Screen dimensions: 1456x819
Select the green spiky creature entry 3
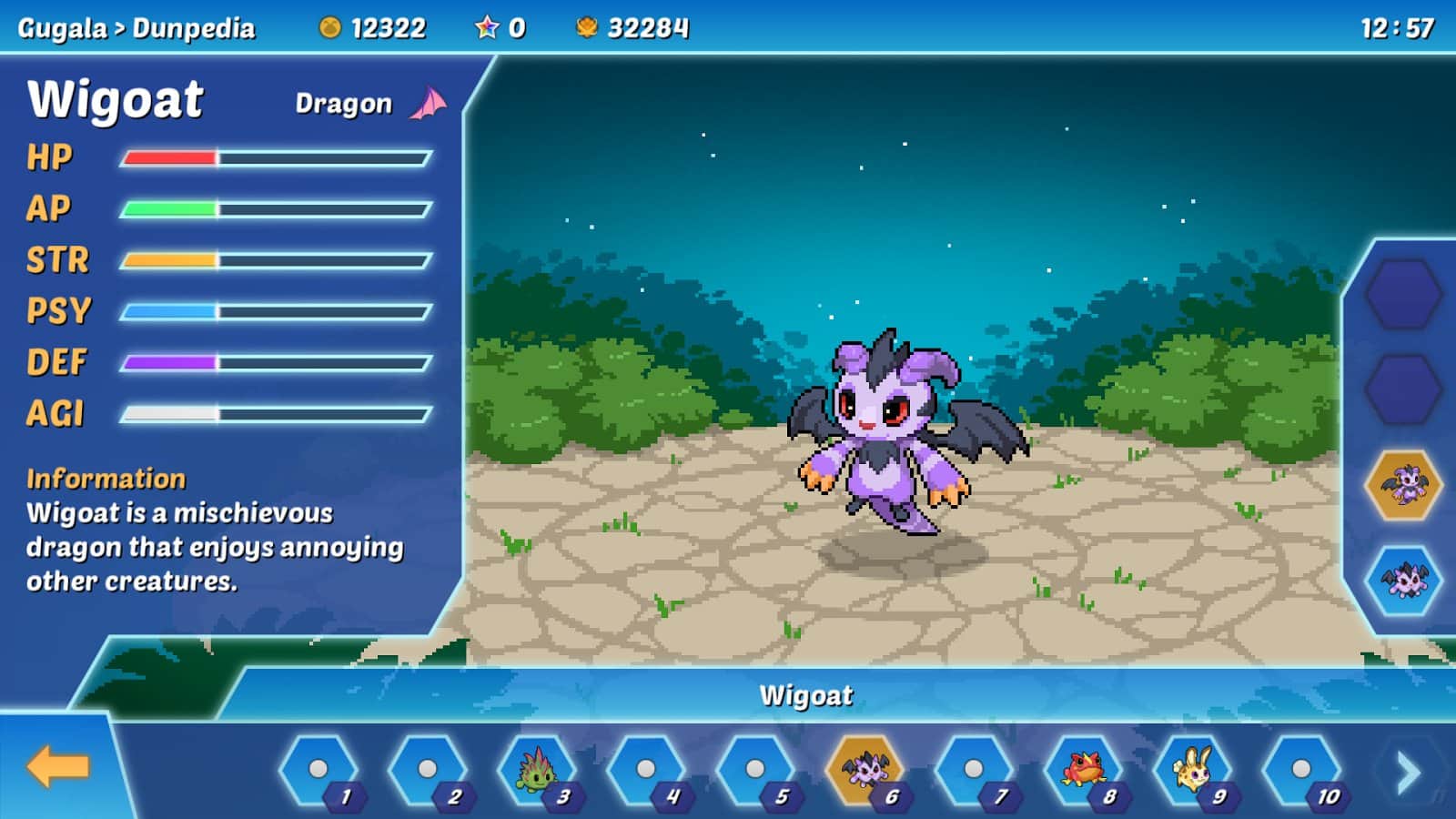click(537, 770)
